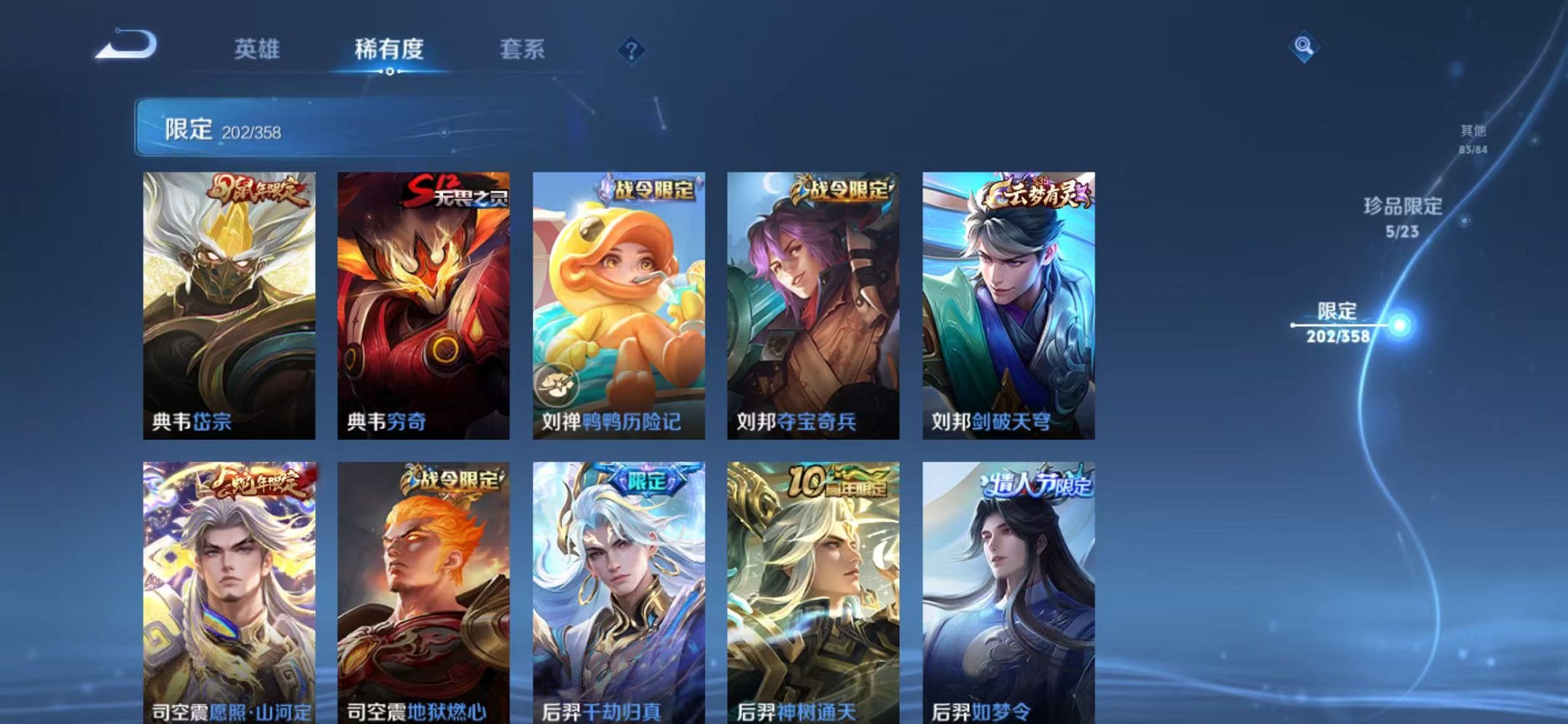Viewport: 1568px width, 724px height.
Task: Open the help panel via the ? icon
Action: tap(631, 50)
